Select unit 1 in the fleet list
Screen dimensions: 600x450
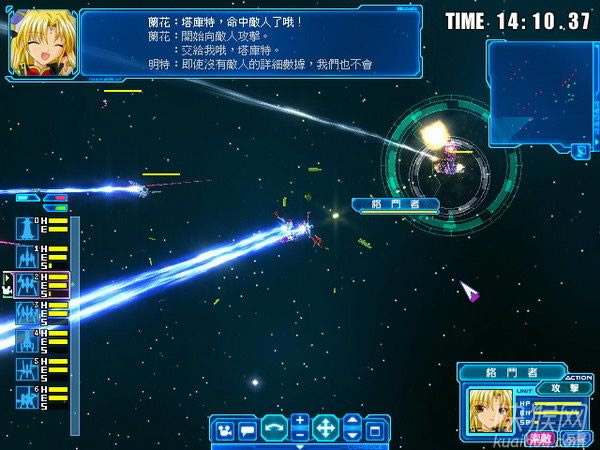[26, 256]
